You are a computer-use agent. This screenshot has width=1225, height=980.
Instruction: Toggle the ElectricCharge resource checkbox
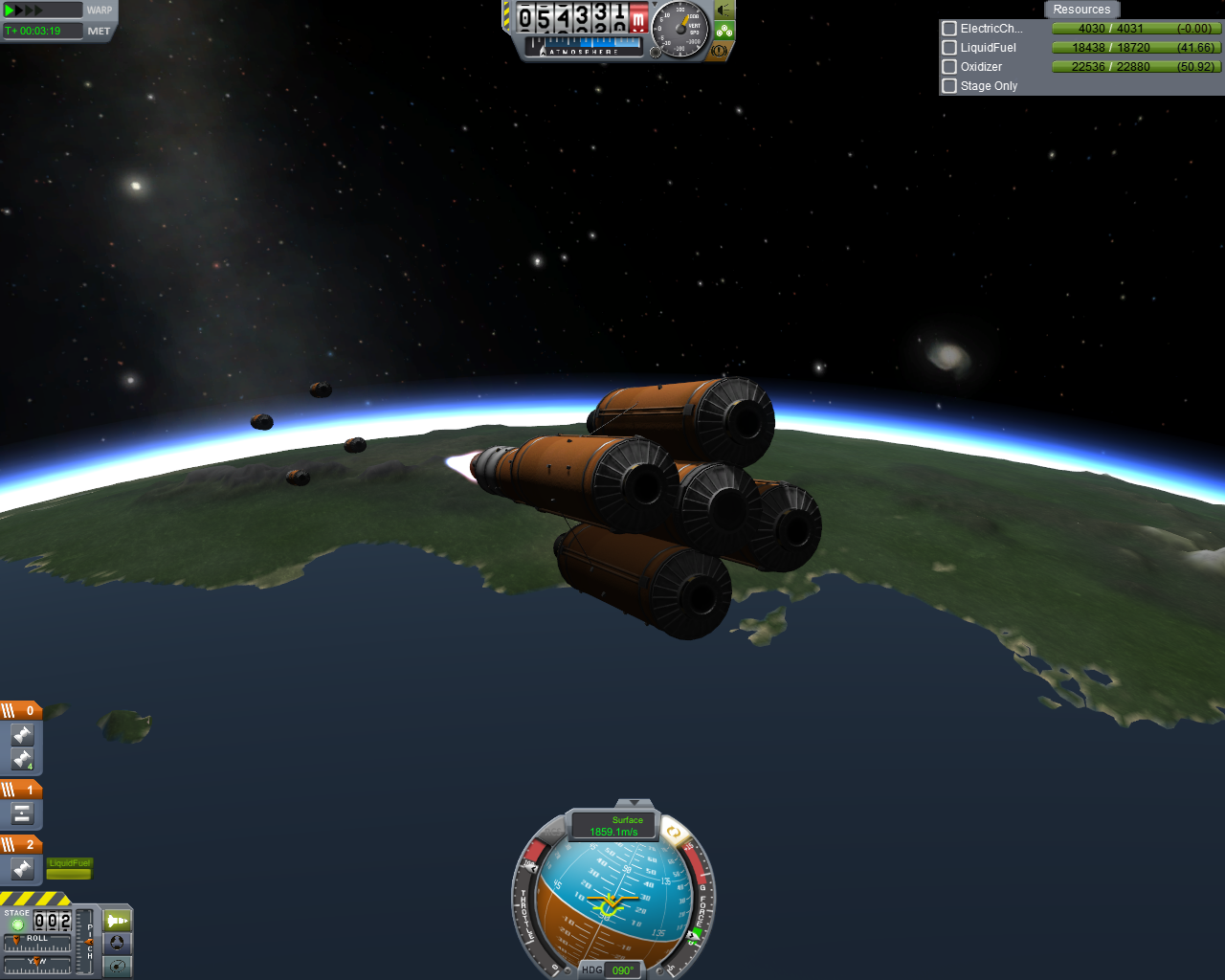pyautogui.click(x=949, y=29)
